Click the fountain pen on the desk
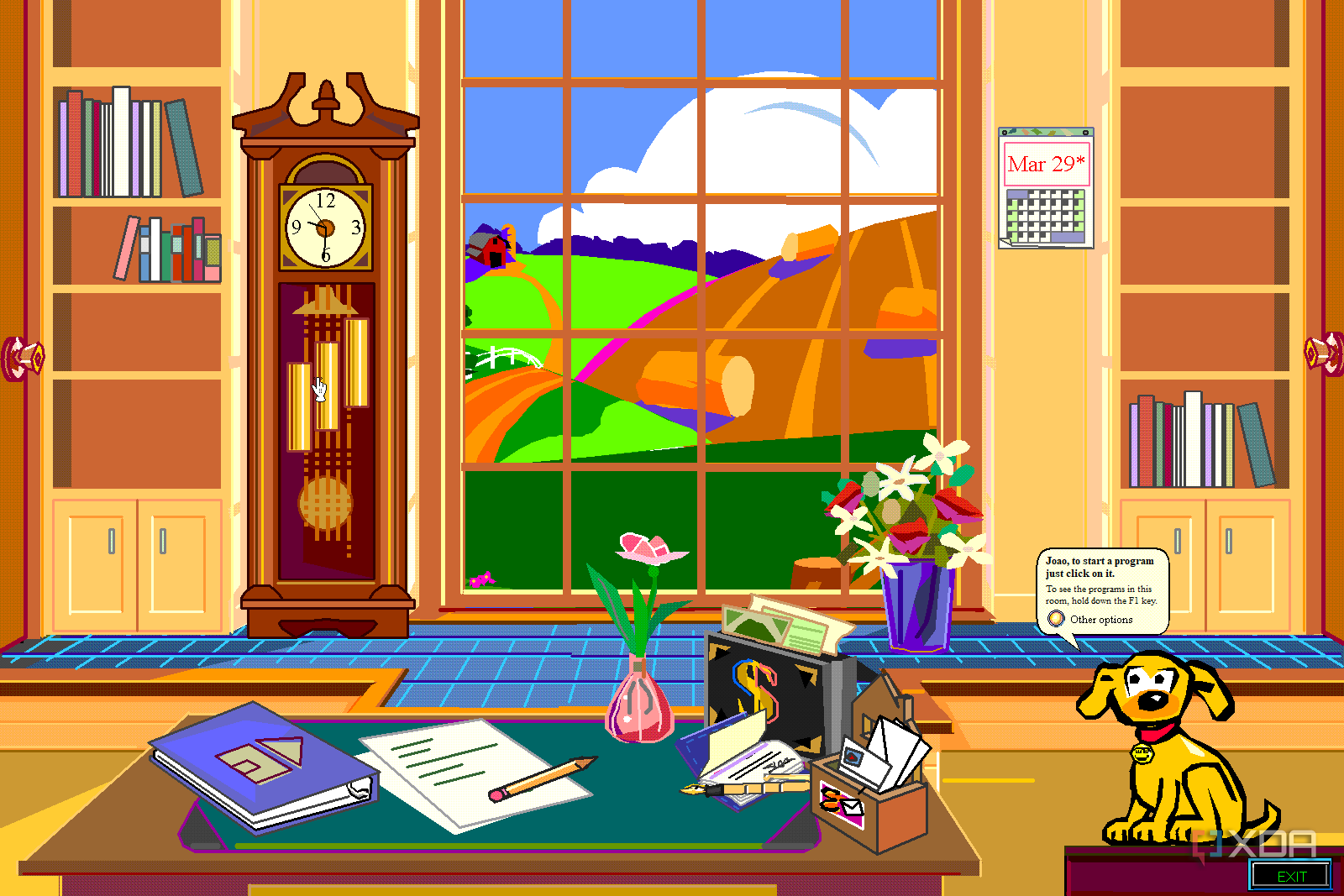The width and height of the screenshot is (1344, 896). [739, 789]
